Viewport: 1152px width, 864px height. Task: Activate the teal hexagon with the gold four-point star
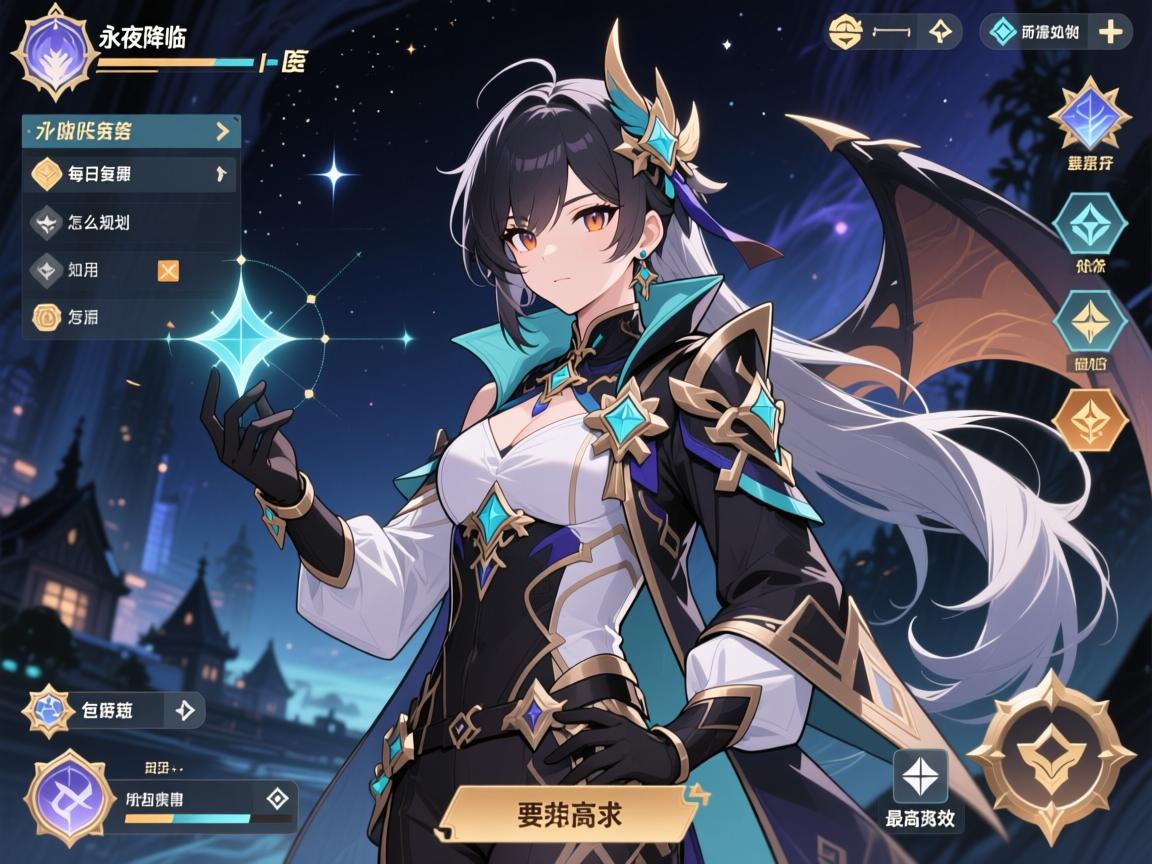tap(1090, 320)
